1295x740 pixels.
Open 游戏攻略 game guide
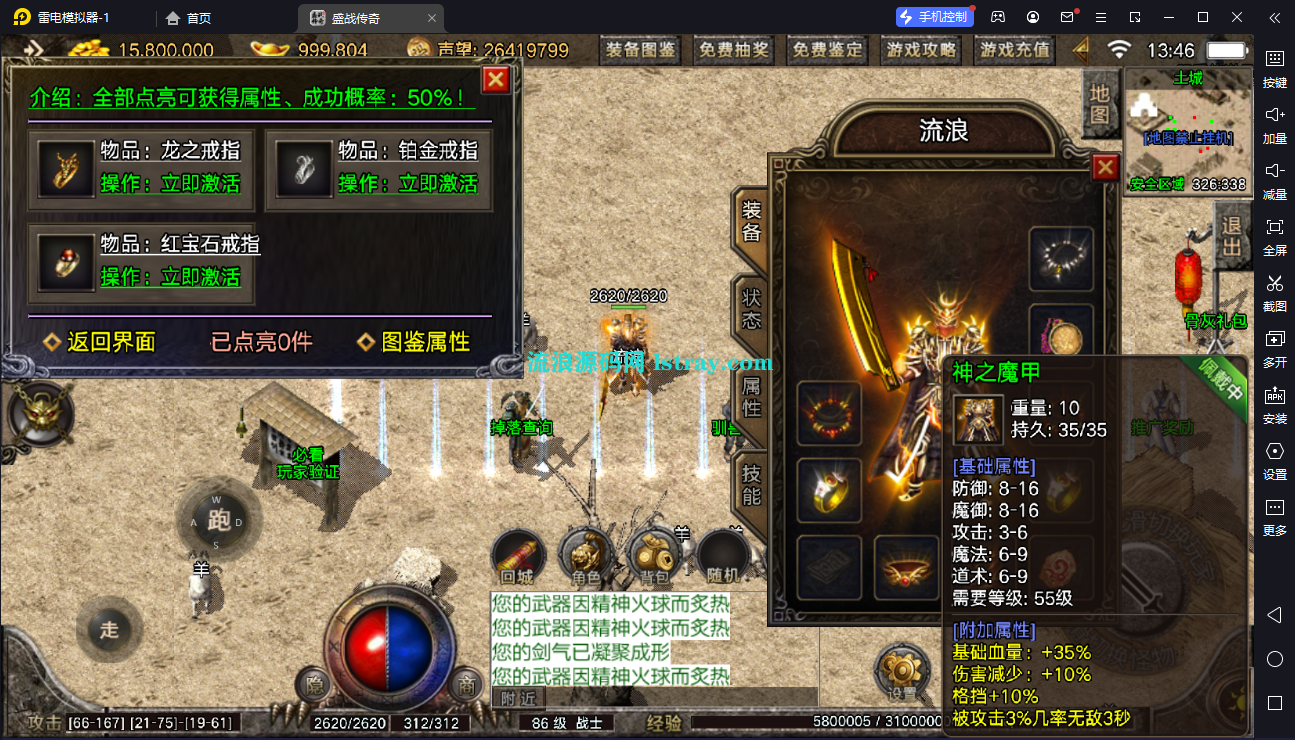pyautogui.click(x=920, y=50)
